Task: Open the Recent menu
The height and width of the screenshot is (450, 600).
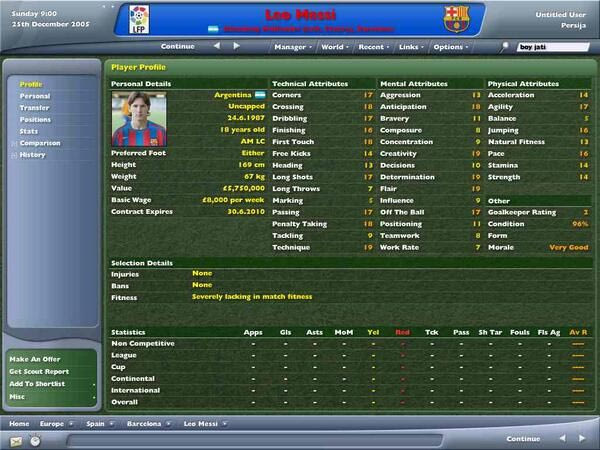Action: [x=375, y=46]
